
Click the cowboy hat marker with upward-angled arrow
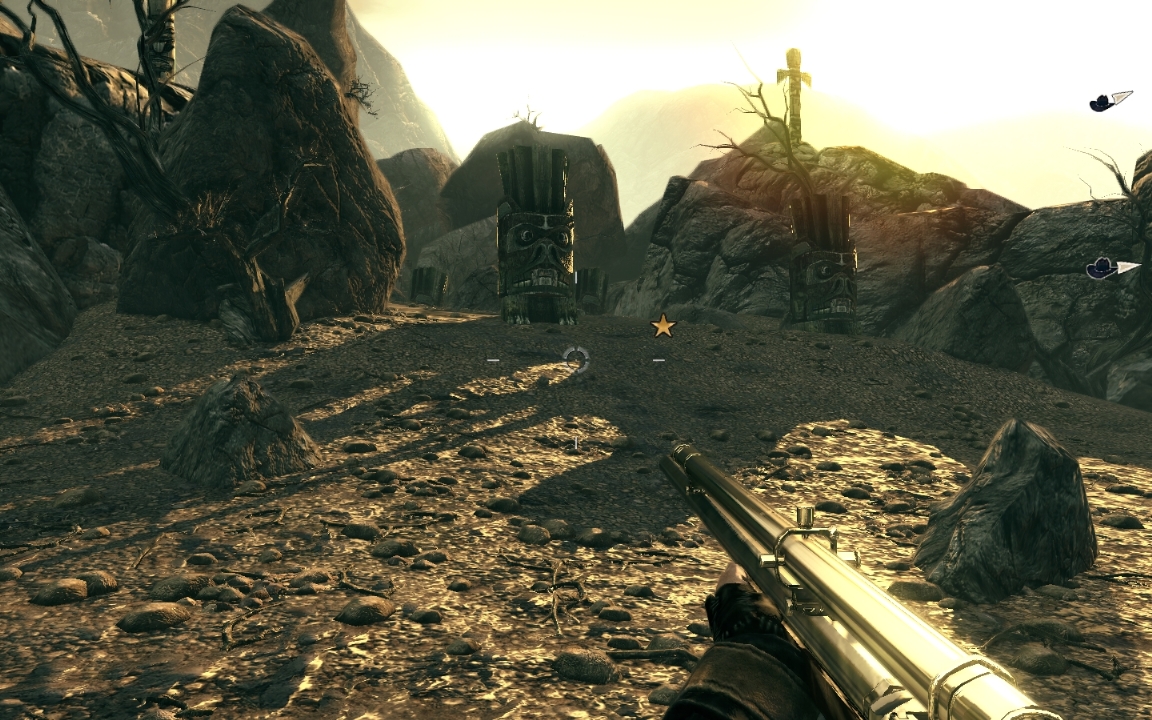pyautogui.click(x=1110, y=101)
